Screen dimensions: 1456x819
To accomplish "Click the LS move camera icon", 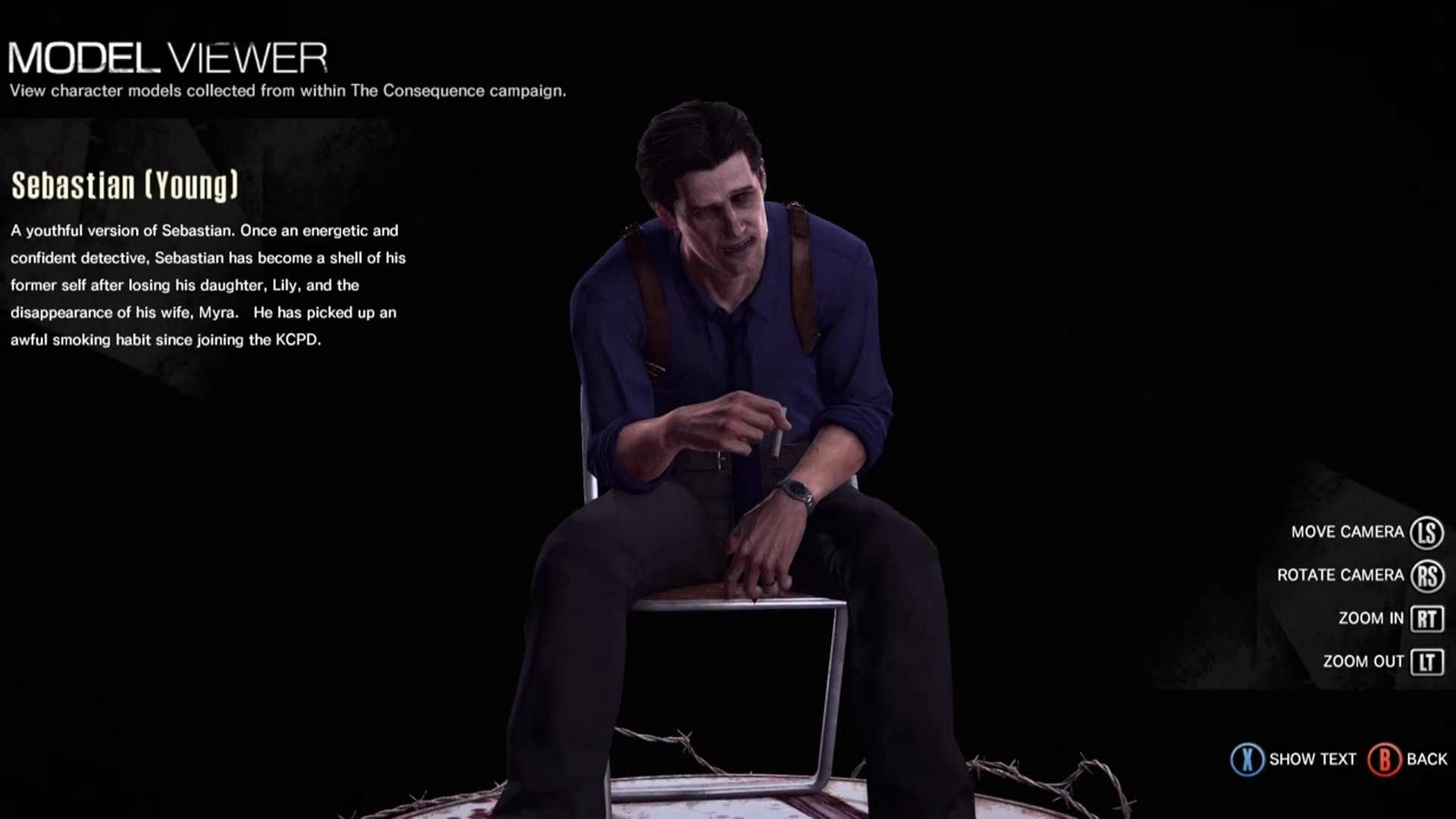I will tap(1425, 532).
